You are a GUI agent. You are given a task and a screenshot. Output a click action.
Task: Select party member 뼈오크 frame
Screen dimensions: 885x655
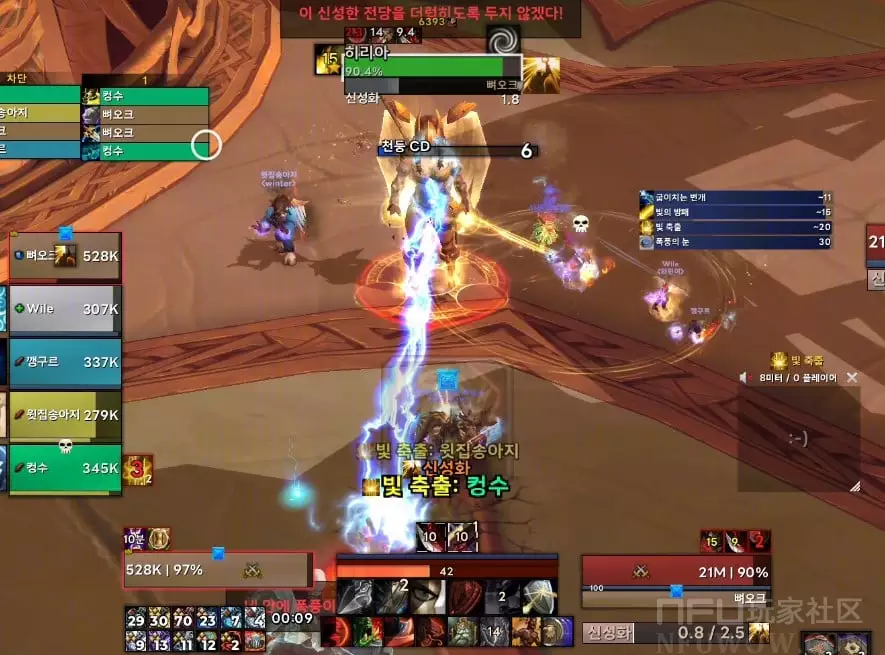pos(66,258)
